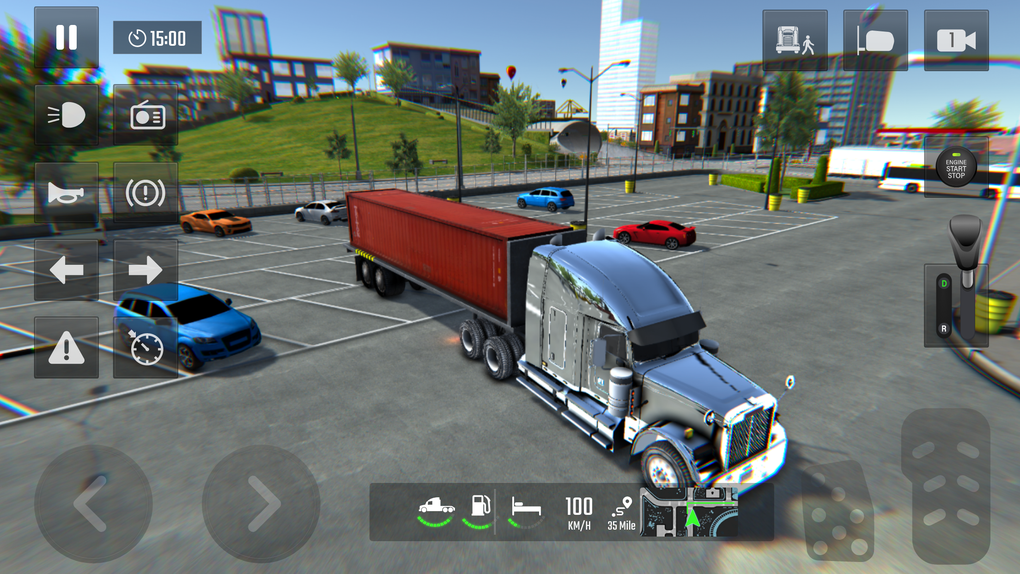
Task: Enable cruise control speedometer button
Action: [x=146, y=348]
